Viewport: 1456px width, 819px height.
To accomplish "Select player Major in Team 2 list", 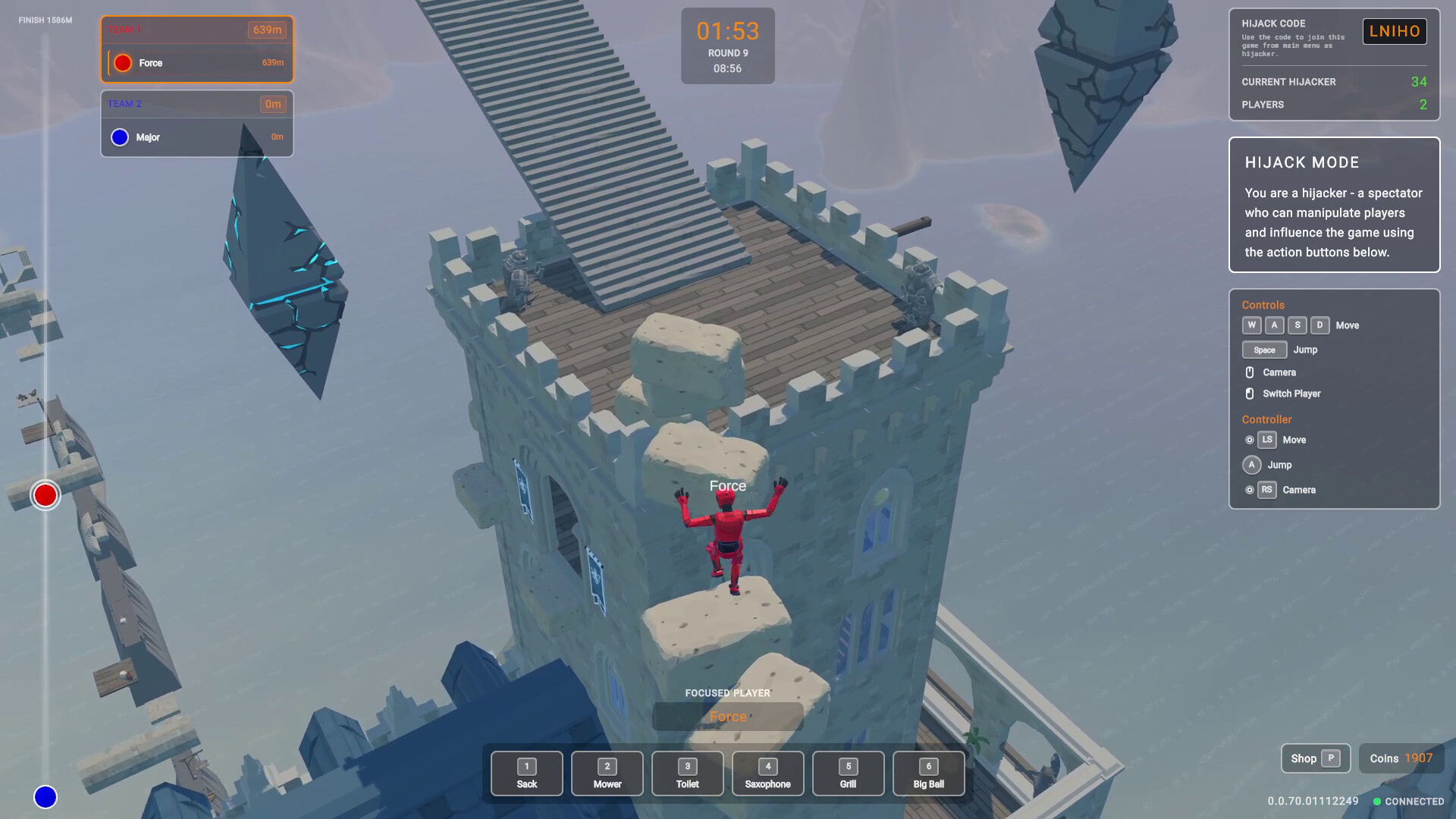I will pyautogui.click(x=197, y=137).
